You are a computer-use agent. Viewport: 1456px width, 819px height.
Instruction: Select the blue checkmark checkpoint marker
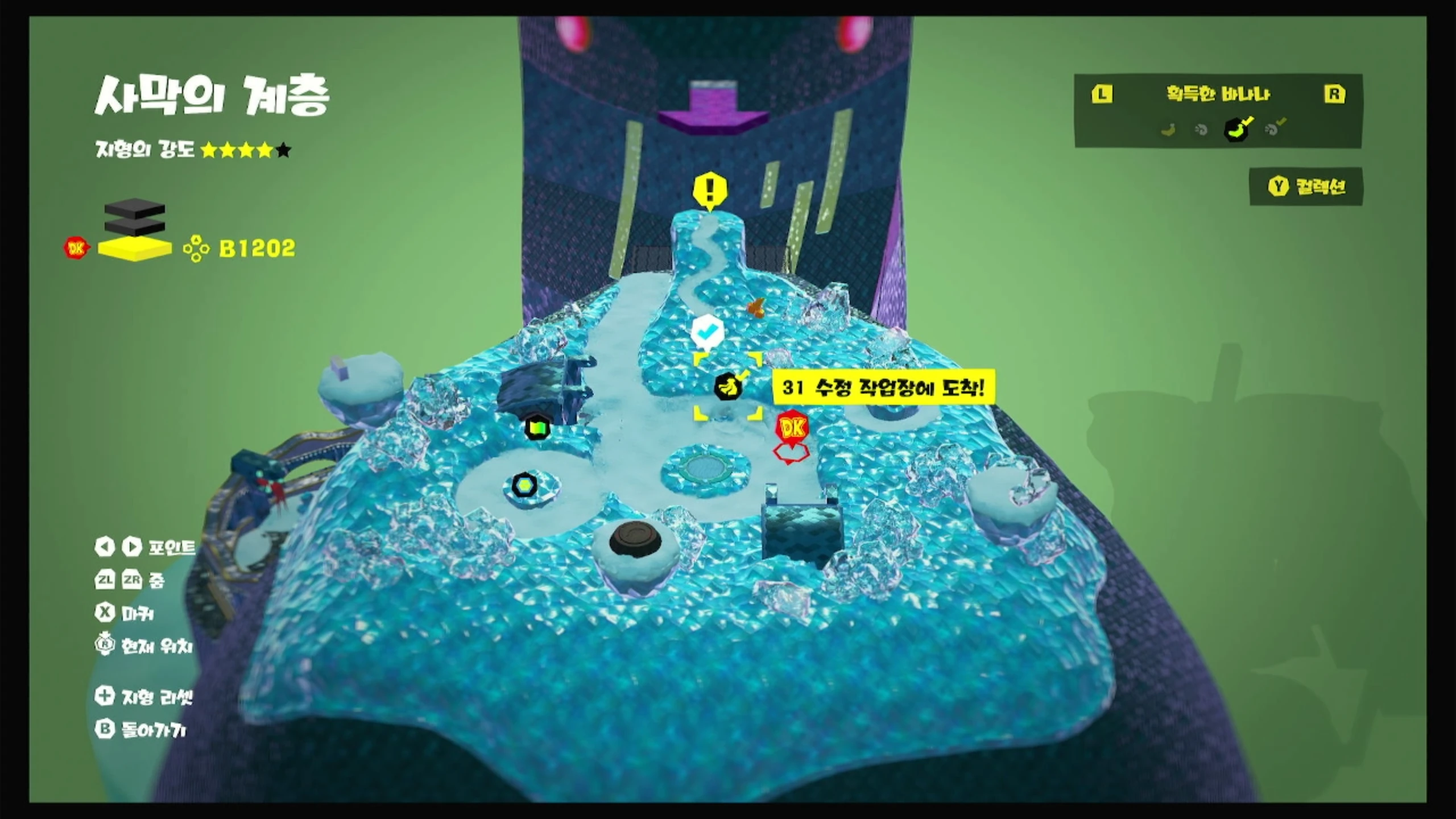pos(708,330)
